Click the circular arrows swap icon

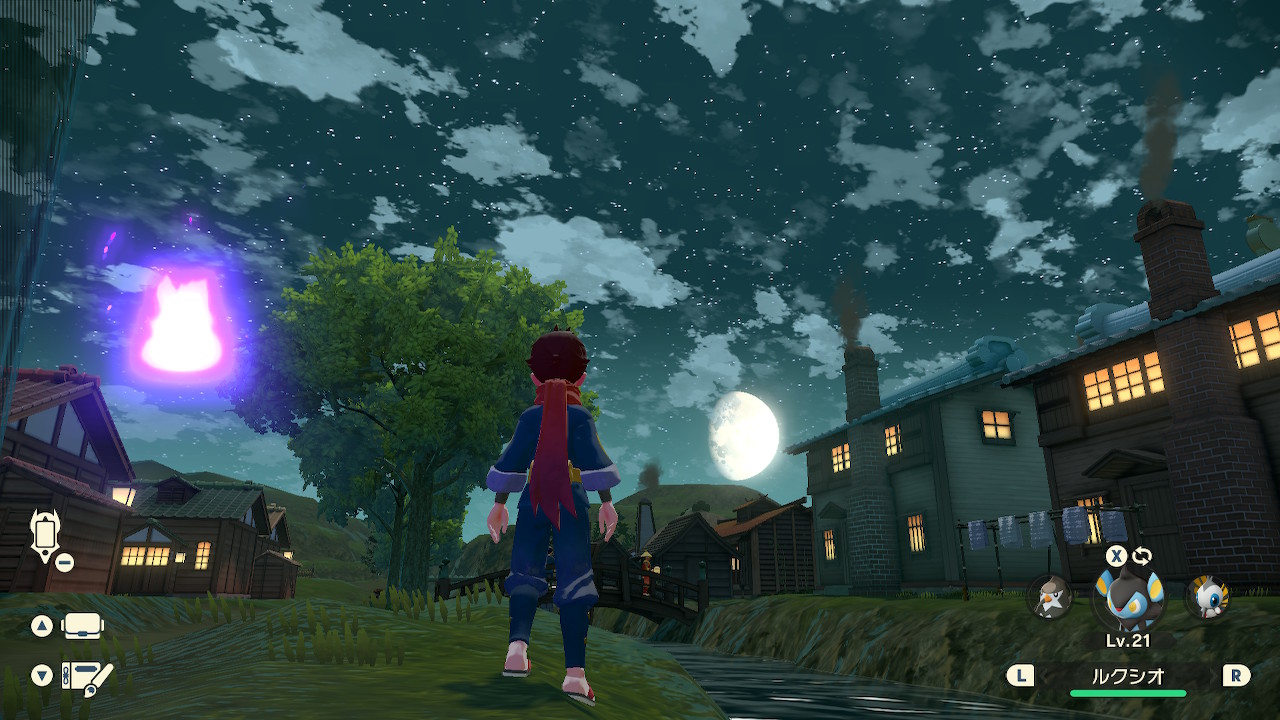(1142, 556)
